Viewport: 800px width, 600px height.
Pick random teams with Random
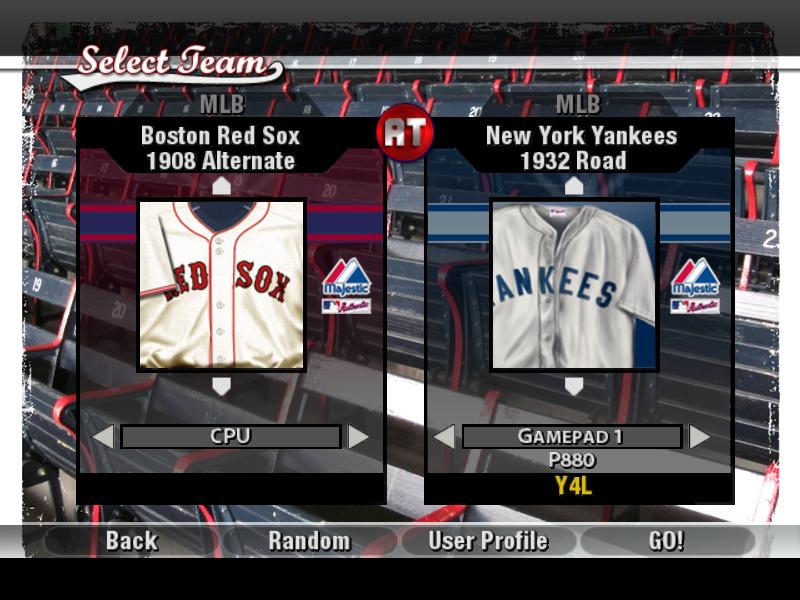309,541
